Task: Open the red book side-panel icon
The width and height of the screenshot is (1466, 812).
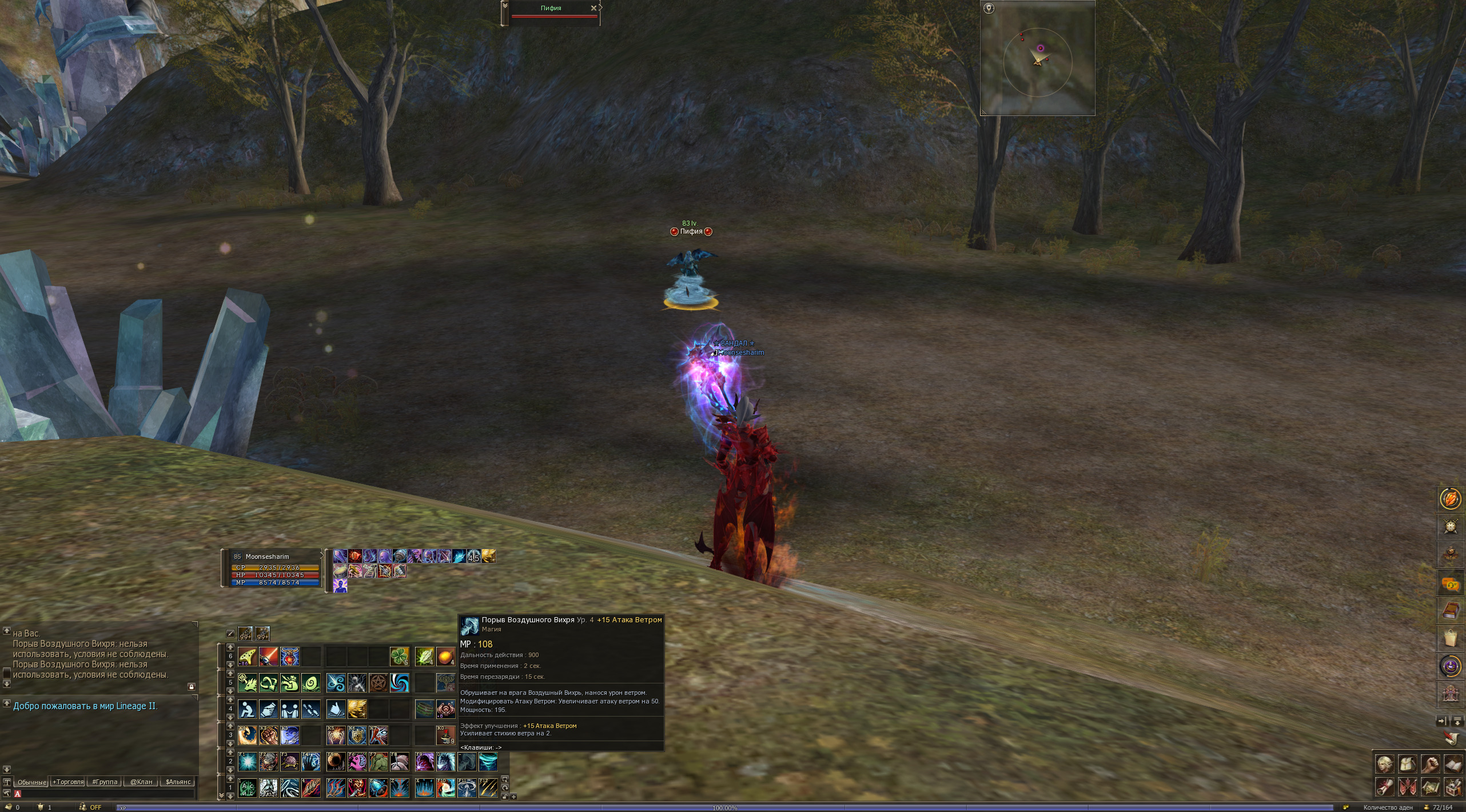Action: coord(1451,611)
